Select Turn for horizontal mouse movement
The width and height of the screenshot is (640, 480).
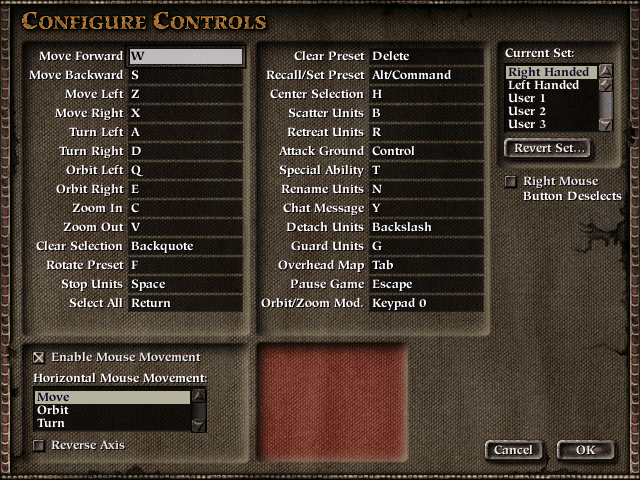tap(110, 423)
